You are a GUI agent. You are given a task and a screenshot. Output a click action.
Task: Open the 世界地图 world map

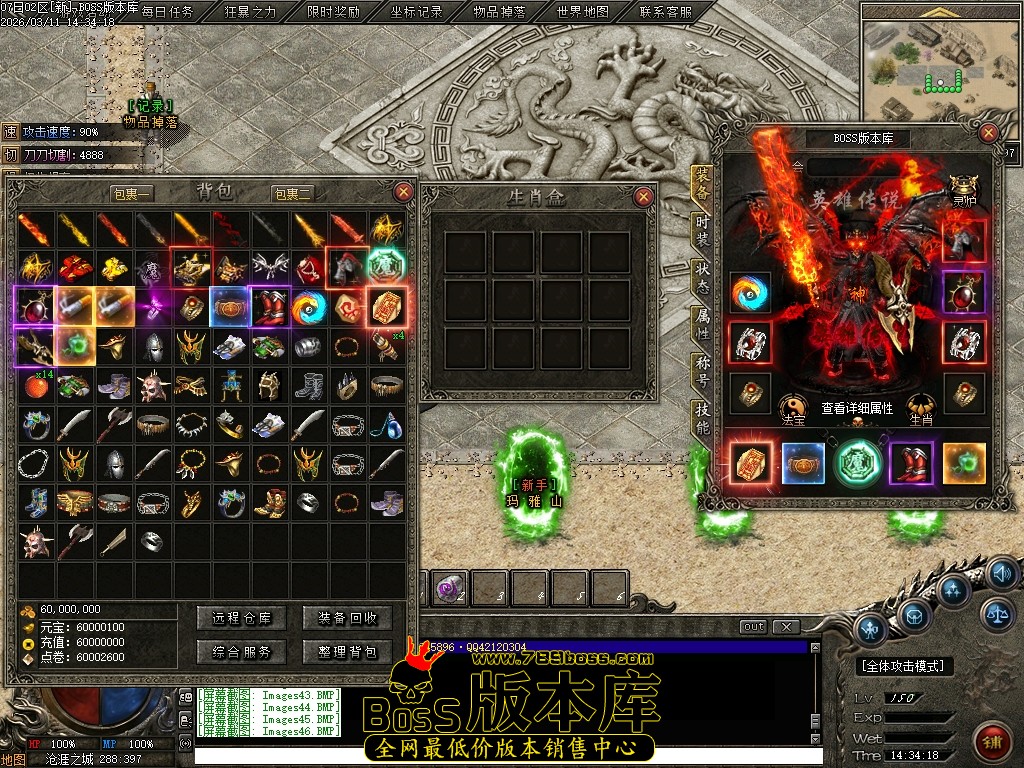point(582,12)
